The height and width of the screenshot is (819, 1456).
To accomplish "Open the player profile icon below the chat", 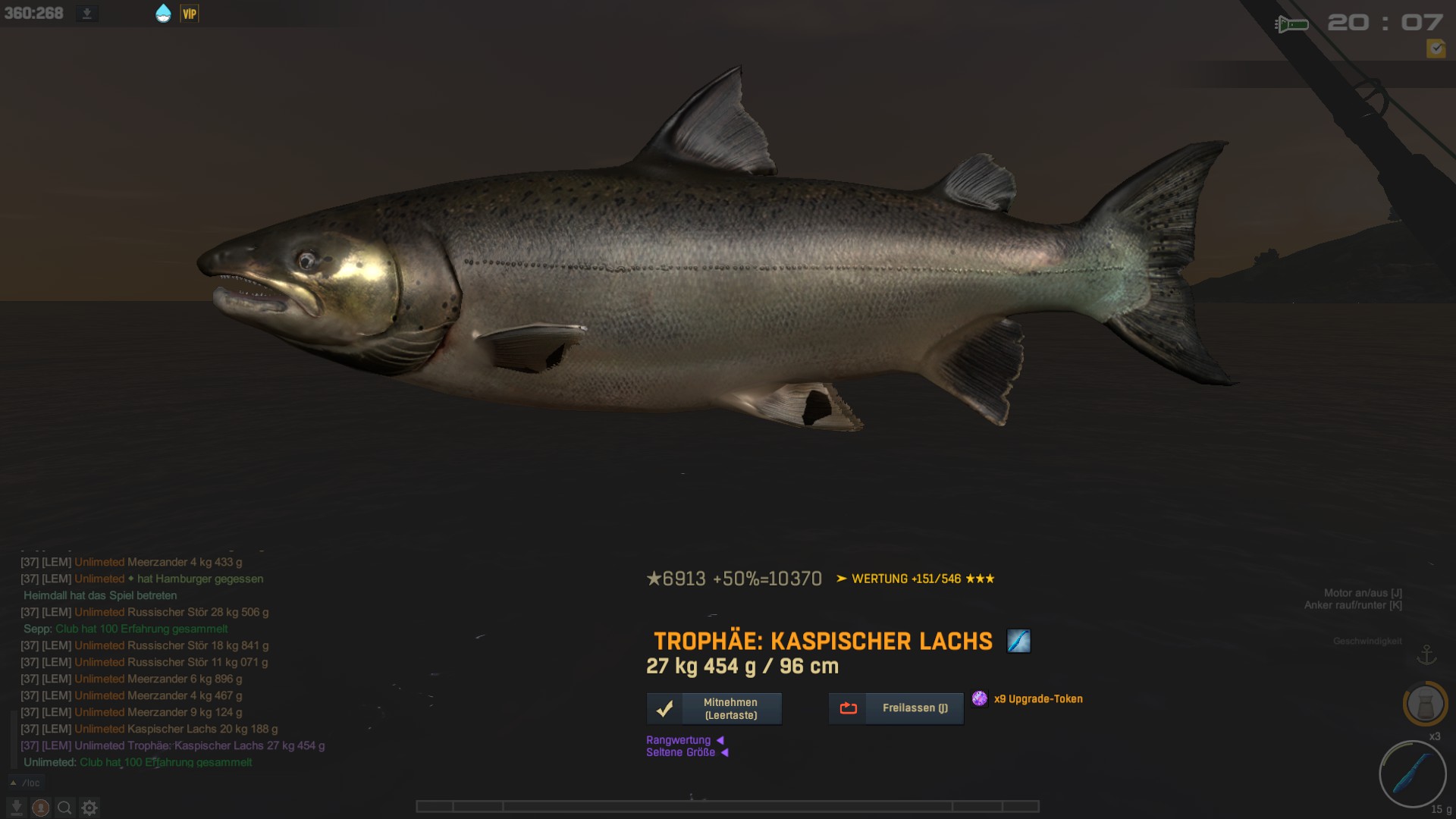I will (x=41, y=808).
